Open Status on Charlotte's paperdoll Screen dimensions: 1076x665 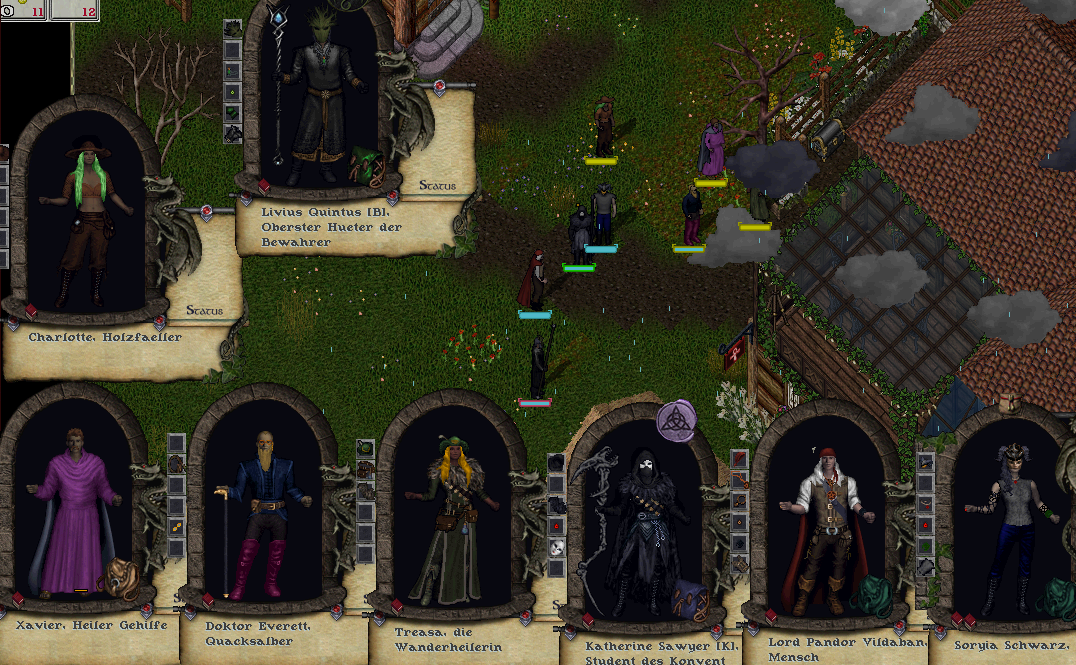coord(206,311)
